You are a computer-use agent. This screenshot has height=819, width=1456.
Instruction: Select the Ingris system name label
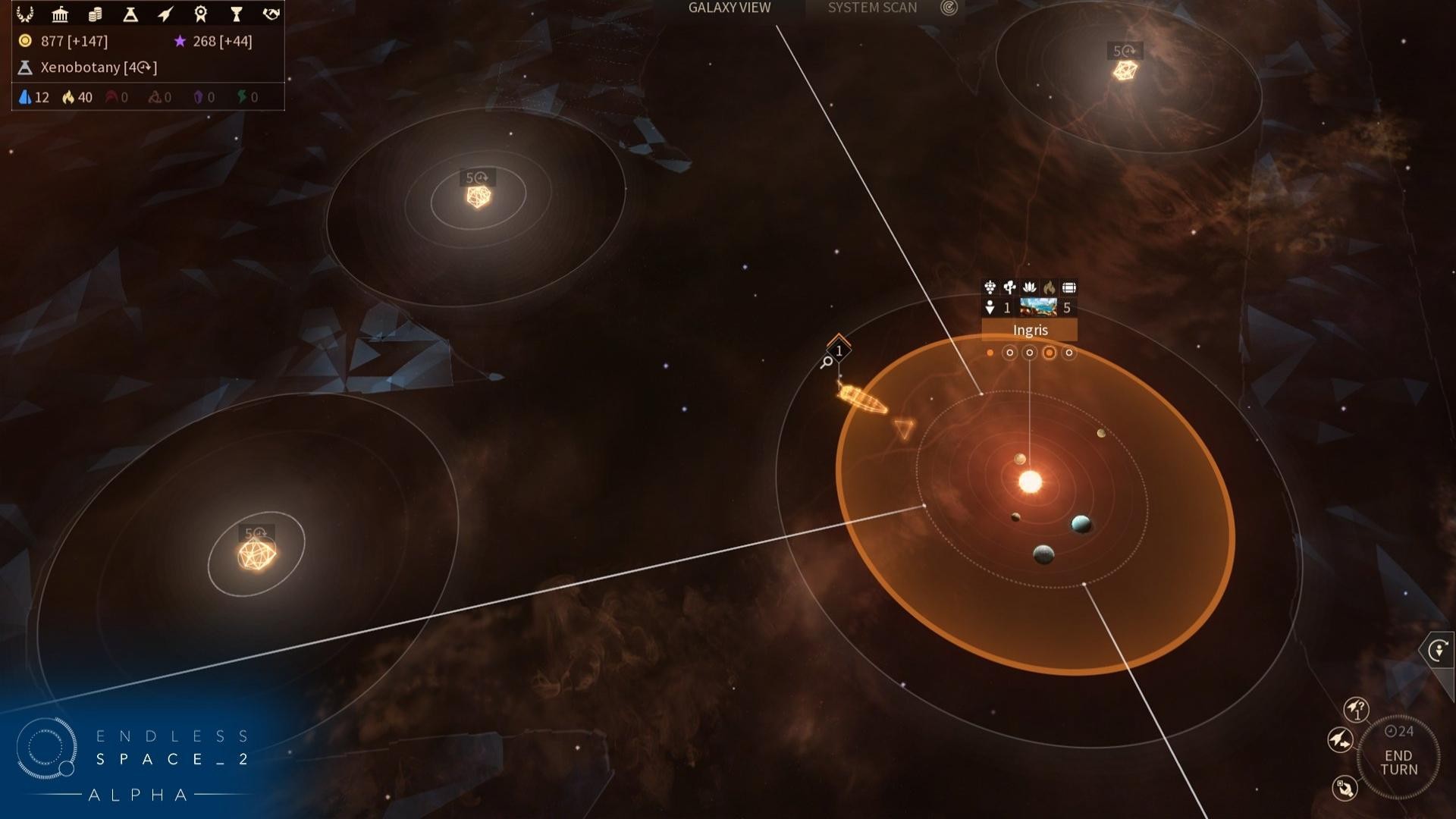pyautogui.click(x=1029, y=330)
